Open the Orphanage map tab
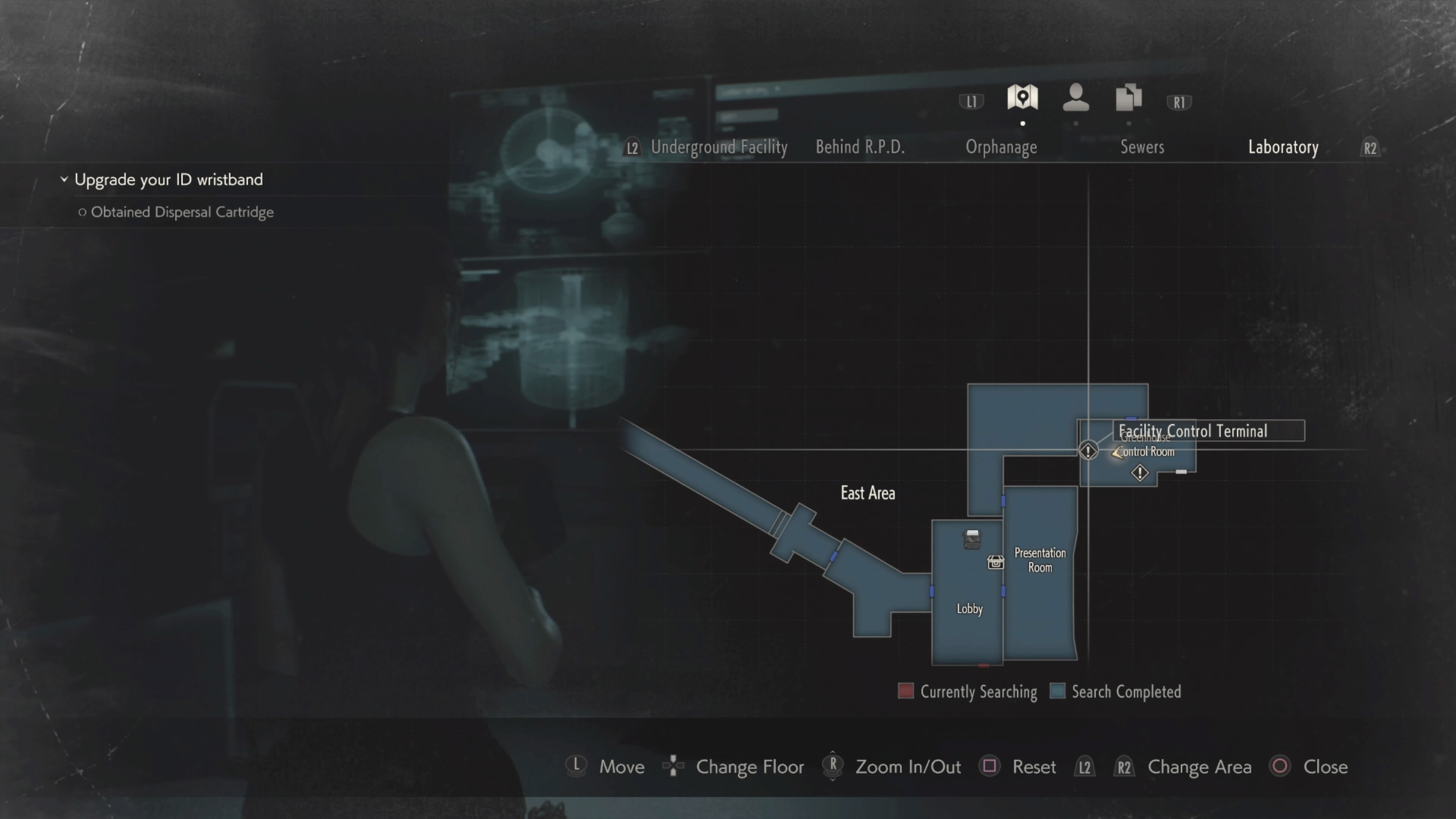Screen dimensions: 1456x819 1001,147
